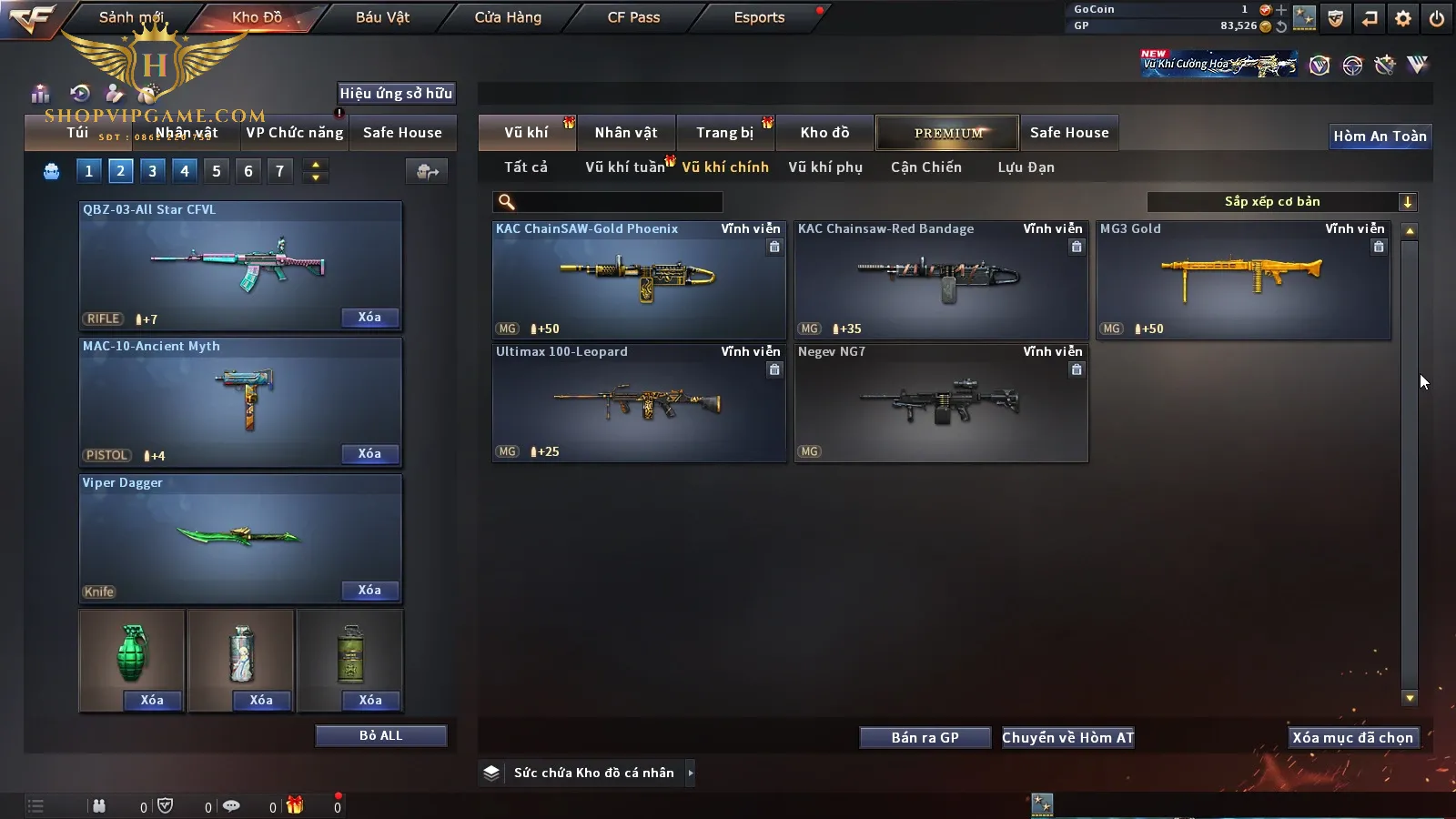Choose the Cận Chiến melee category
Image resolution: width=1456 pixels, height=819 pixels.
click(925, 167)
